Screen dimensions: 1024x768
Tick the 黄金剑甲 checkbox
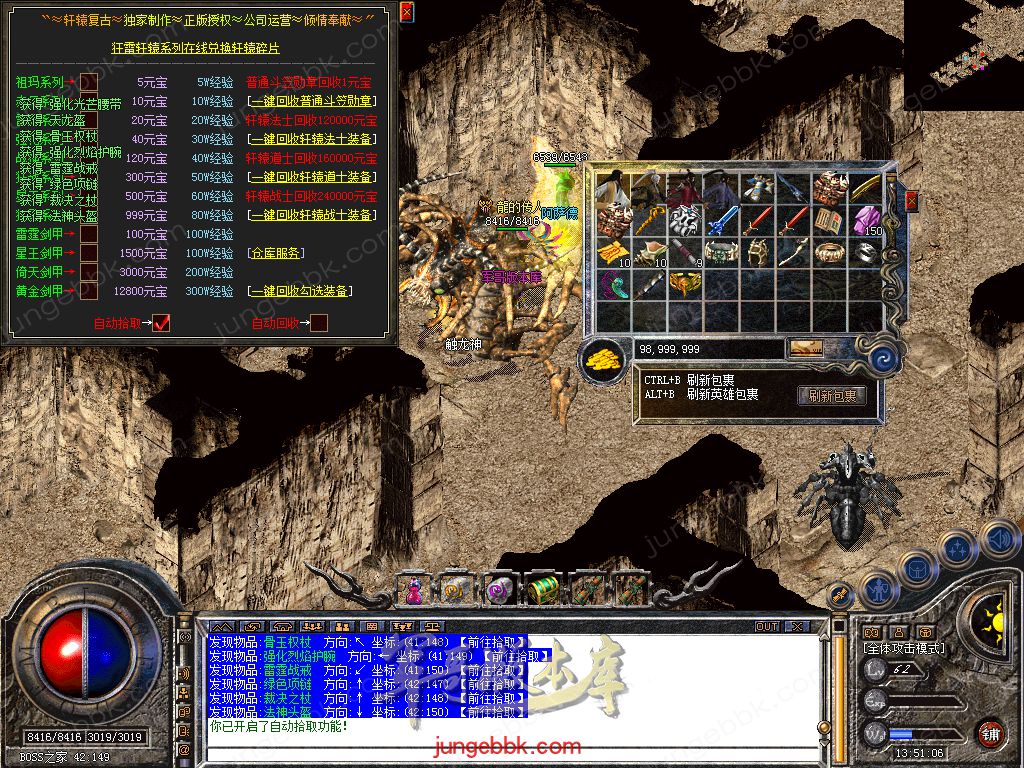click(x=89, y=291)
